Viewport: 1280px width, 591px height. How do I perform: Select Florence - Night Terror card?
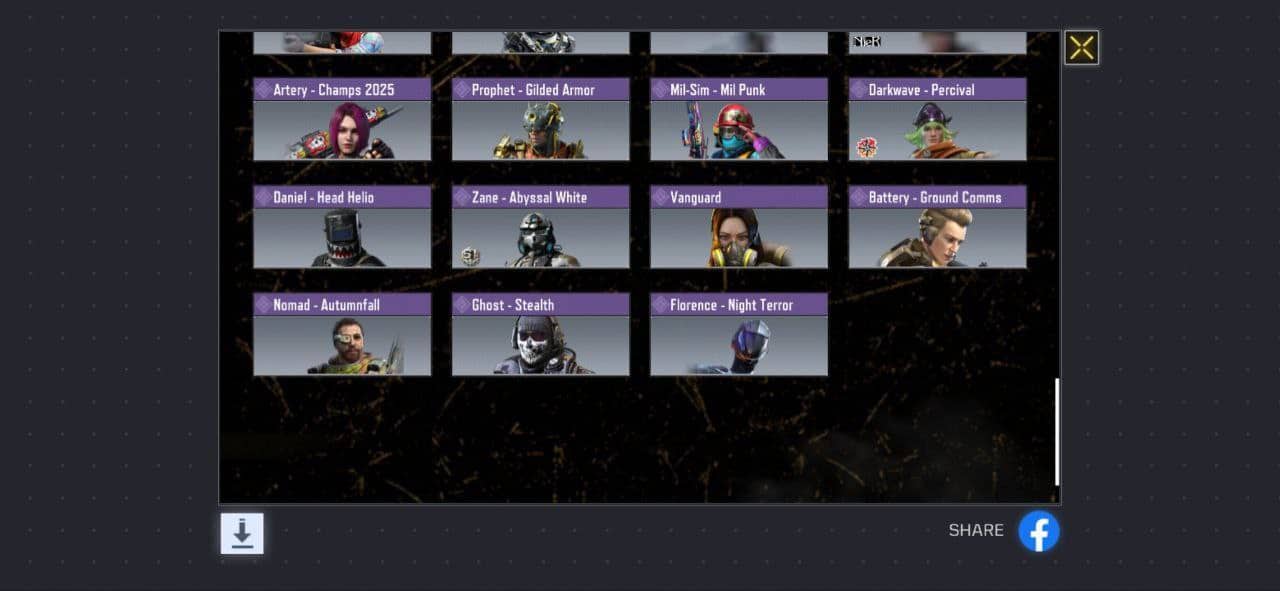coord(739,334)
